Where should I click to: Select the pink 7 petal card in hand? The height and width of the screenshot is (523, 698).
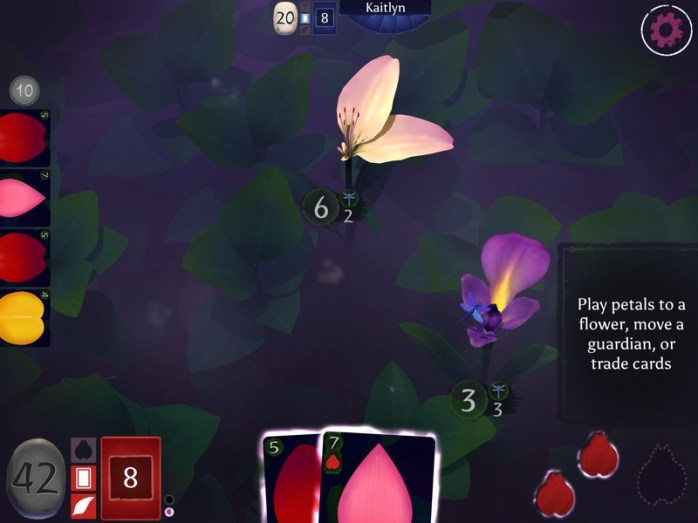(x=378, y=480)
